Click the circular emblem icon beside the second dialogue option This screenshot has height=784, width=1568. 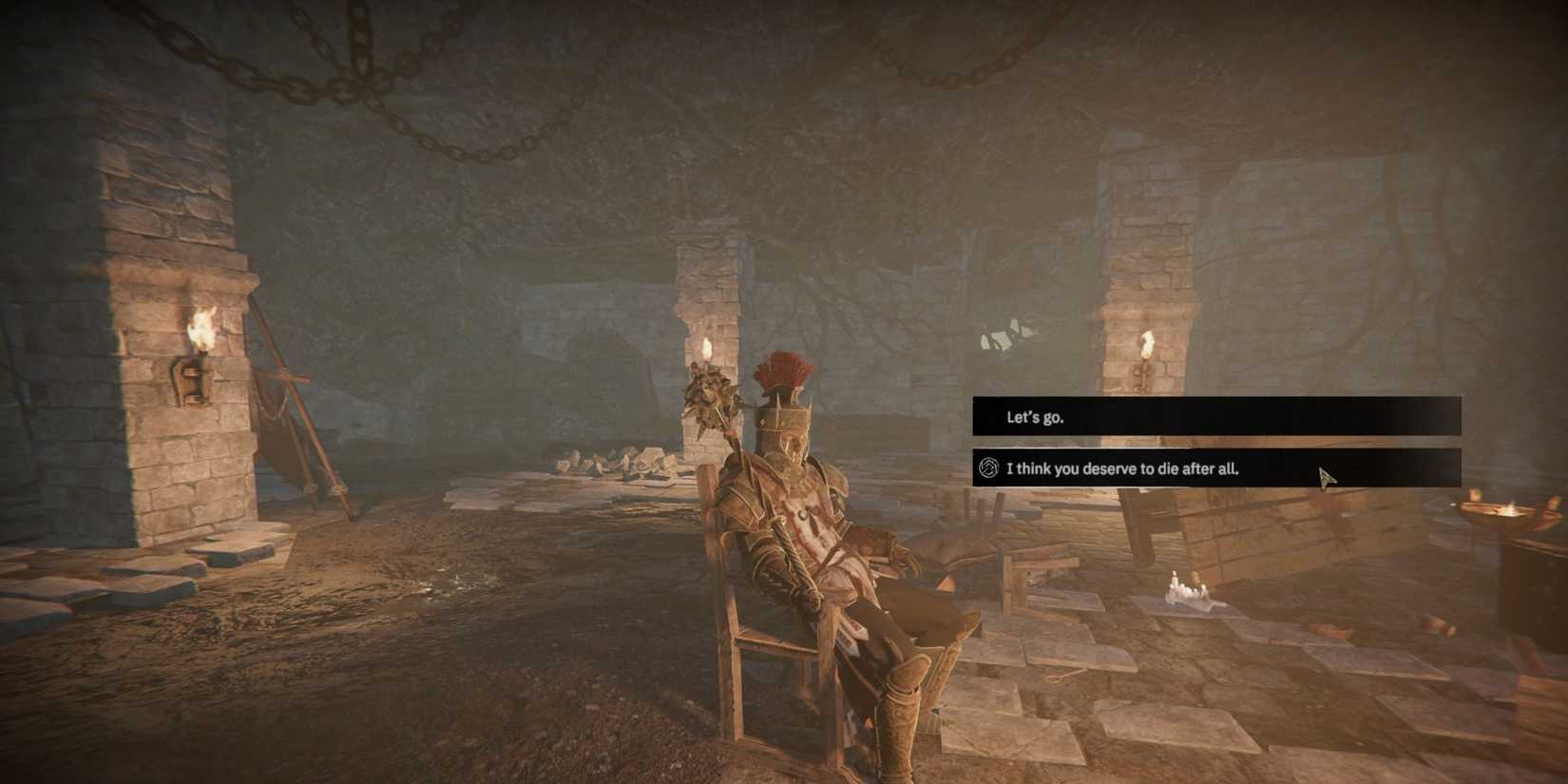(x=990, y=468)
